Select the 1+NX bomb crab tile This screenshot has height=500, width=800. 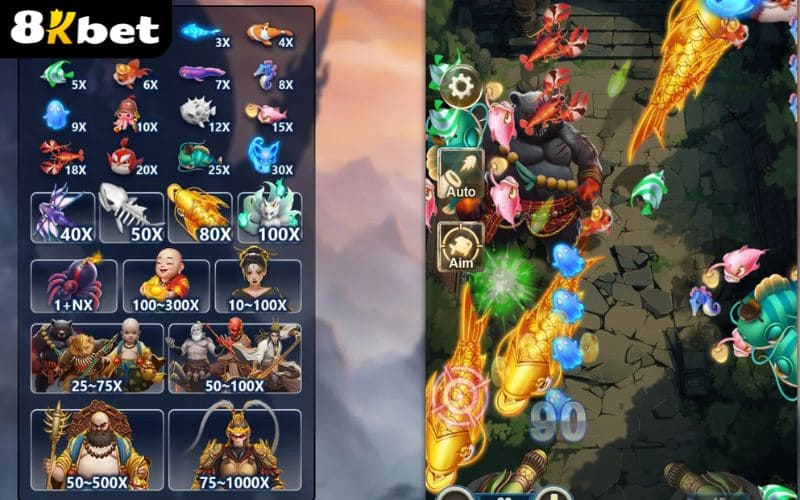pos(74,286)
